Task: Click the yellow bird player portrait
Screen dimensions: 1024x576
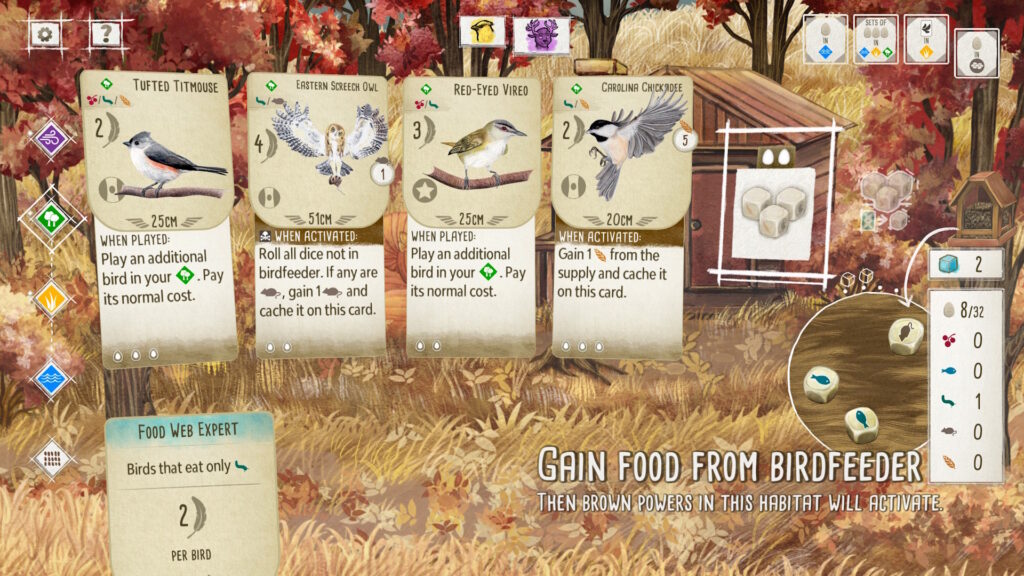Action: pos(482,32)
